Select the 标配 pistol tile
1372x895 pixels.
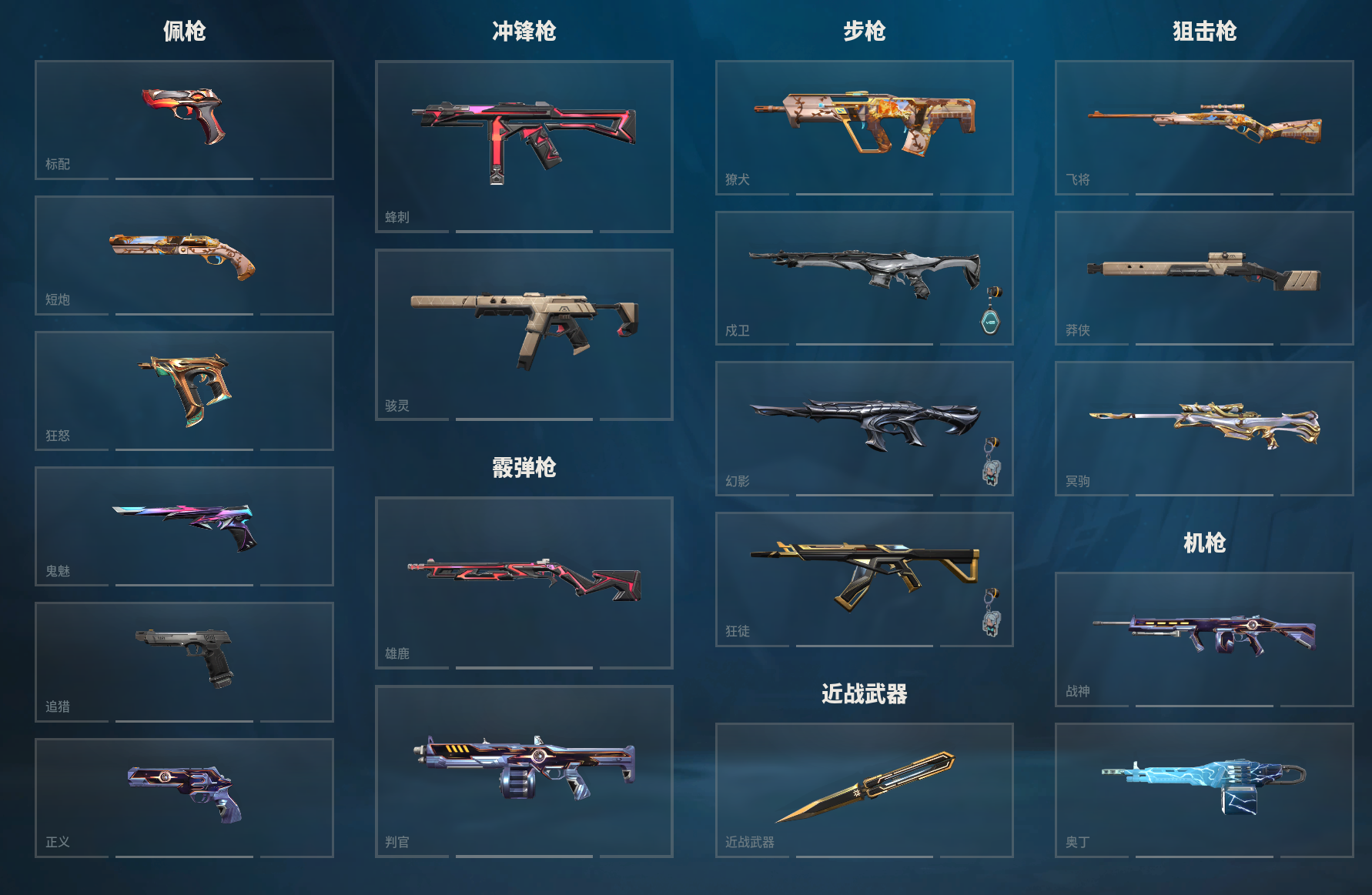[x=184, y=119]
